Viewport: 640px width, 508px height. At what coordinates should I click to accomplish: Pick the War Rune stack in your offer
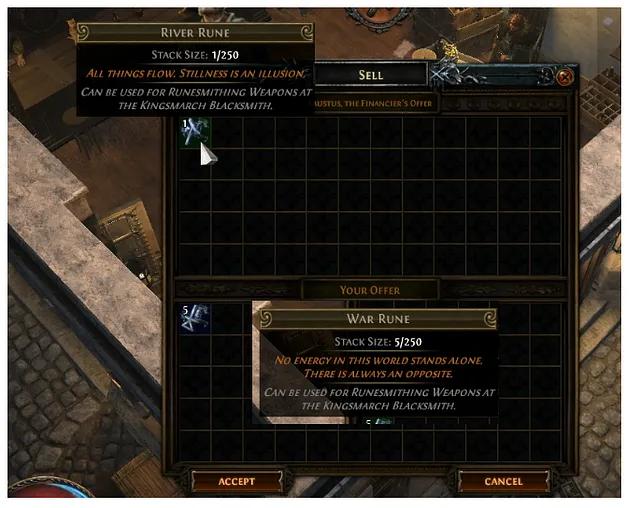point(194,318)
